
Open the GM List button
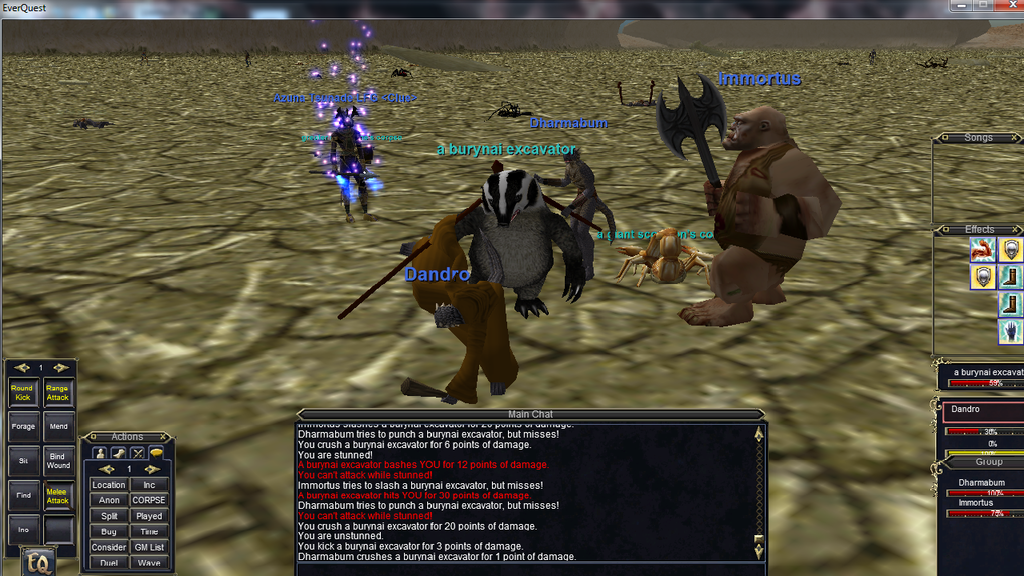[x=149, y=547]
